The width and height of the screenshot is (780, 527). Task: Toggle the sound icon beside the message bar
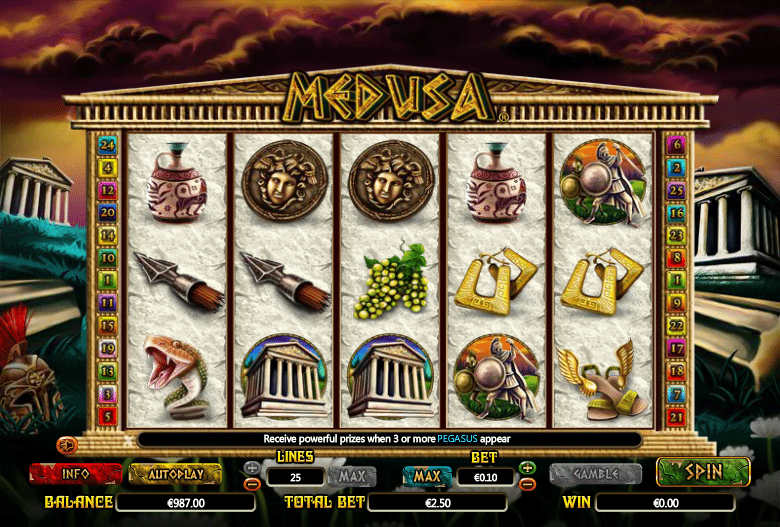point(69,443)
